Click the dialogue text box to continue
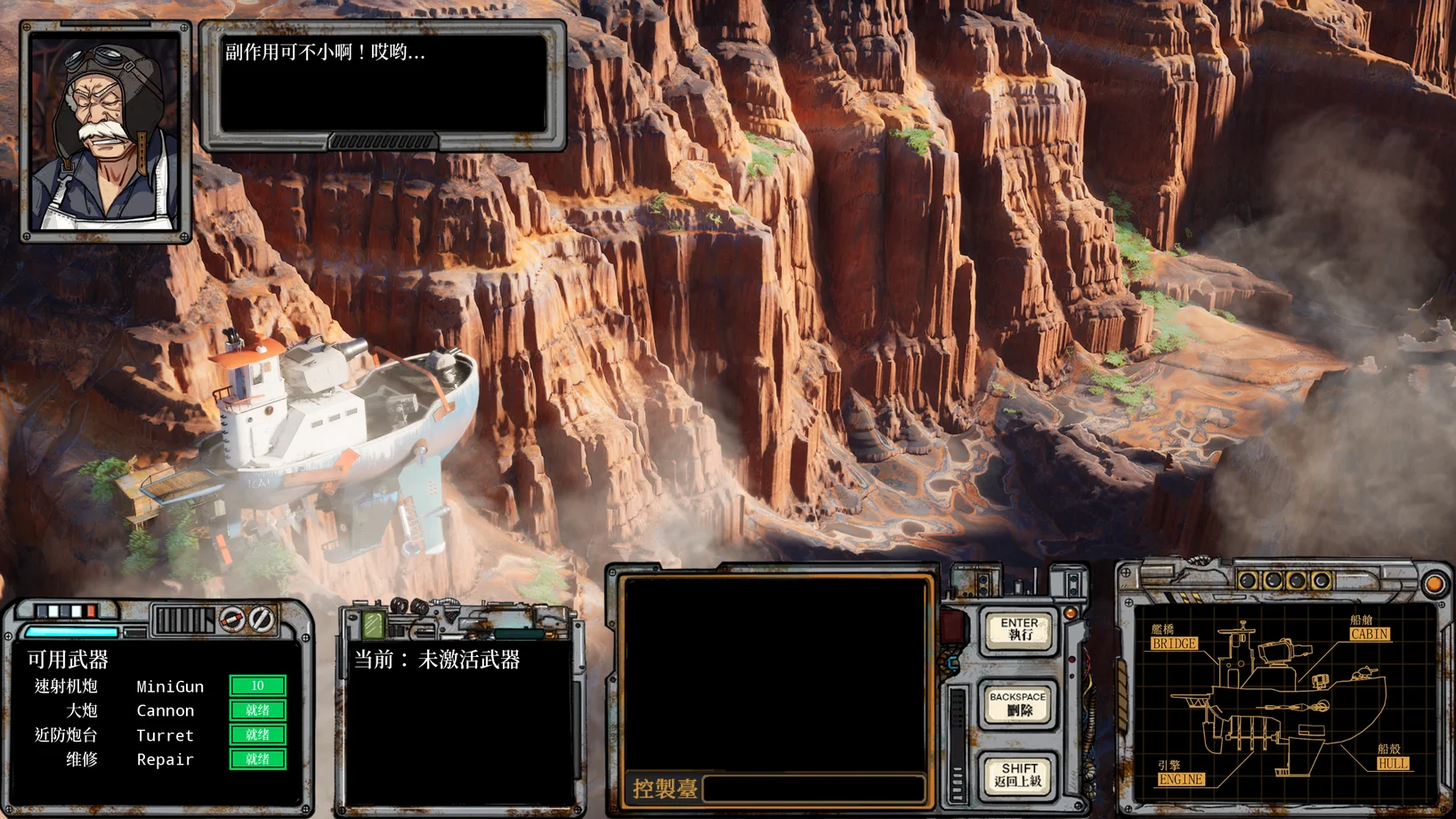1456x819 pixels. (x=383, y=84)
